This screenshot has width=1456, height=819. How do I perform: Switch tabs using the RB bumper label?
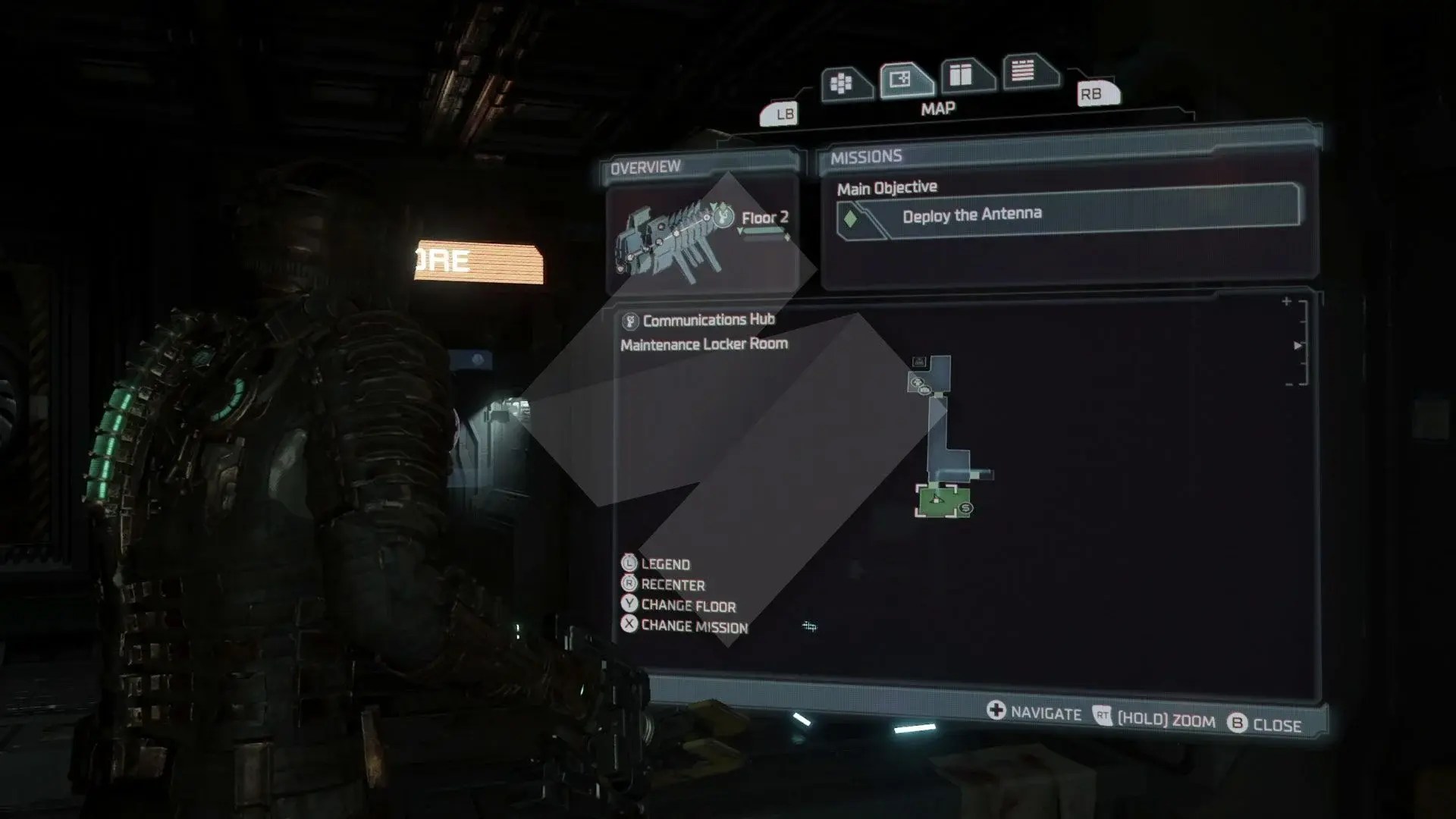(1094, 96)
